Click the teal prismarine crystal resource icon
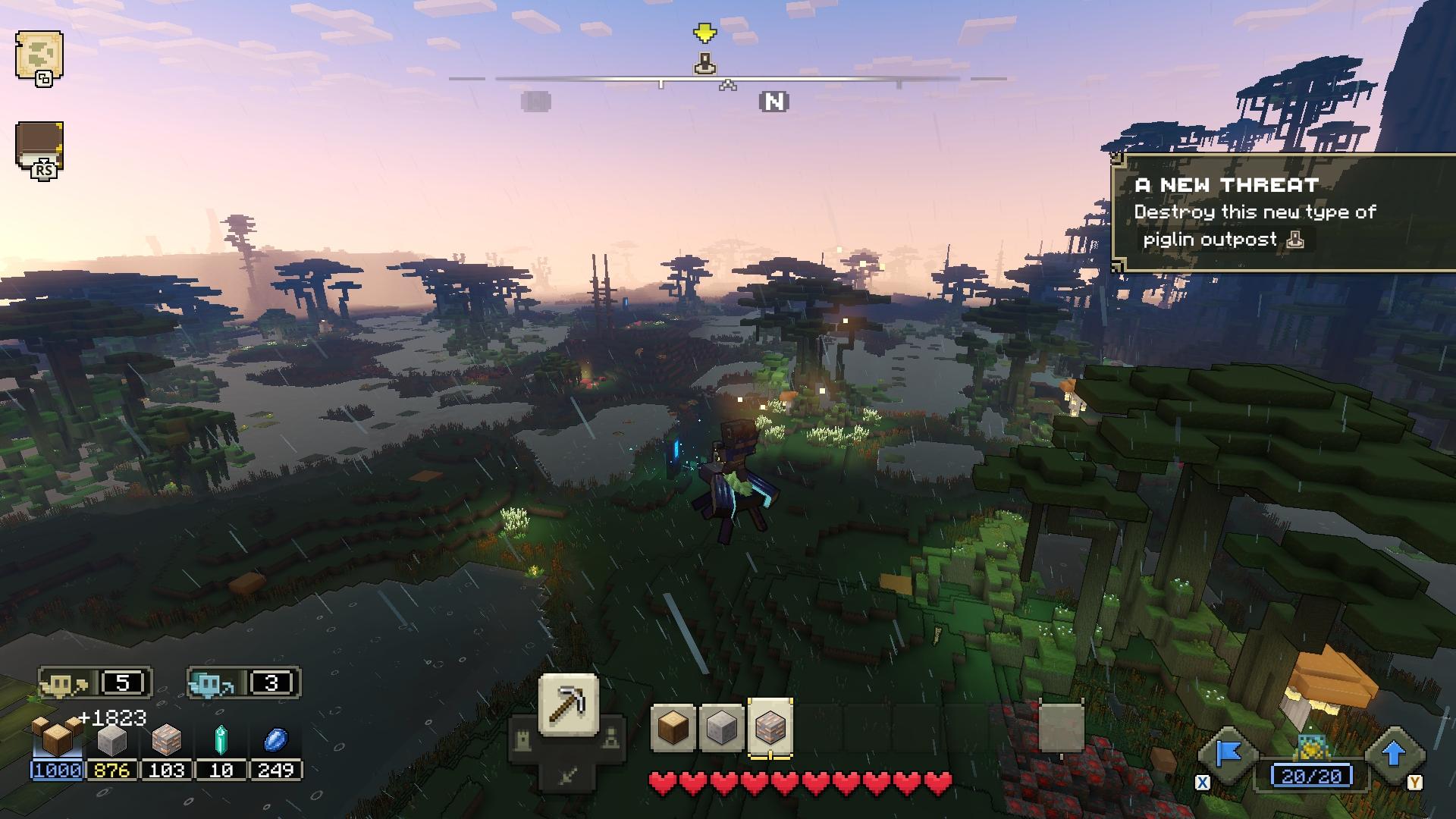 [221, 740]
